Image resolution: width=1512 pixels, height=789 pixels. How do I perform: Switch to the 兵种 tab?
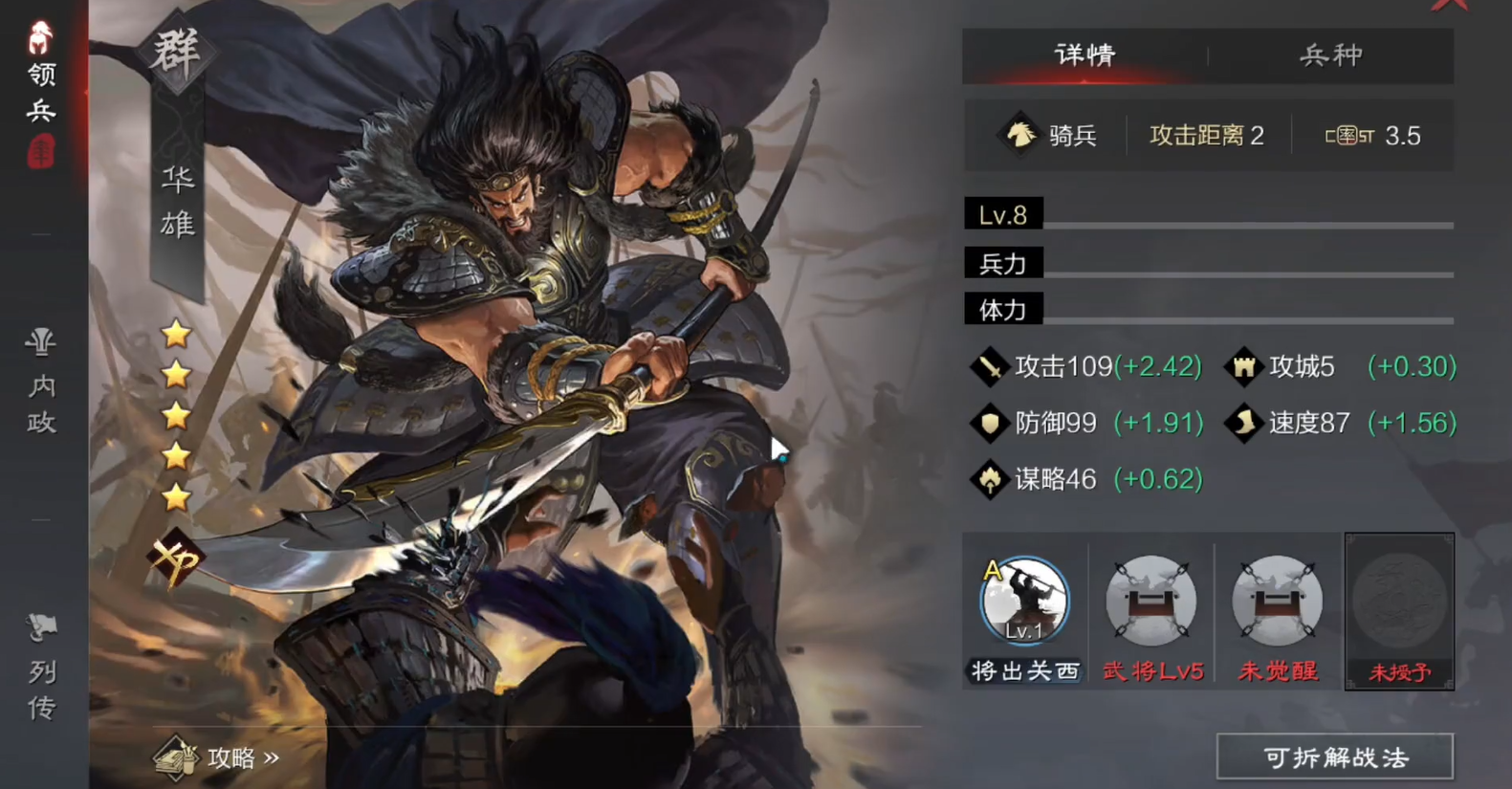point(1333,55)
